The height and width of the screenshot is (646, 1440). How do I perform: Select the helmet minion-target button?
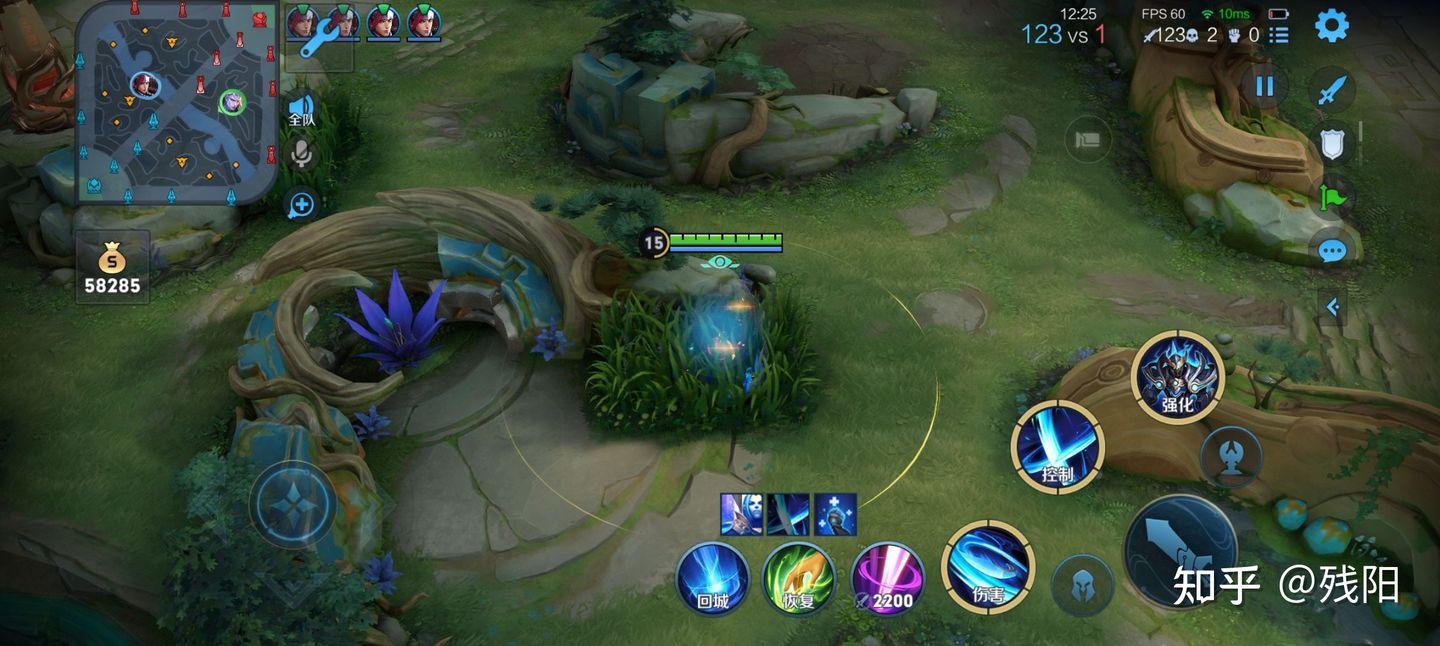[1082, 584]
